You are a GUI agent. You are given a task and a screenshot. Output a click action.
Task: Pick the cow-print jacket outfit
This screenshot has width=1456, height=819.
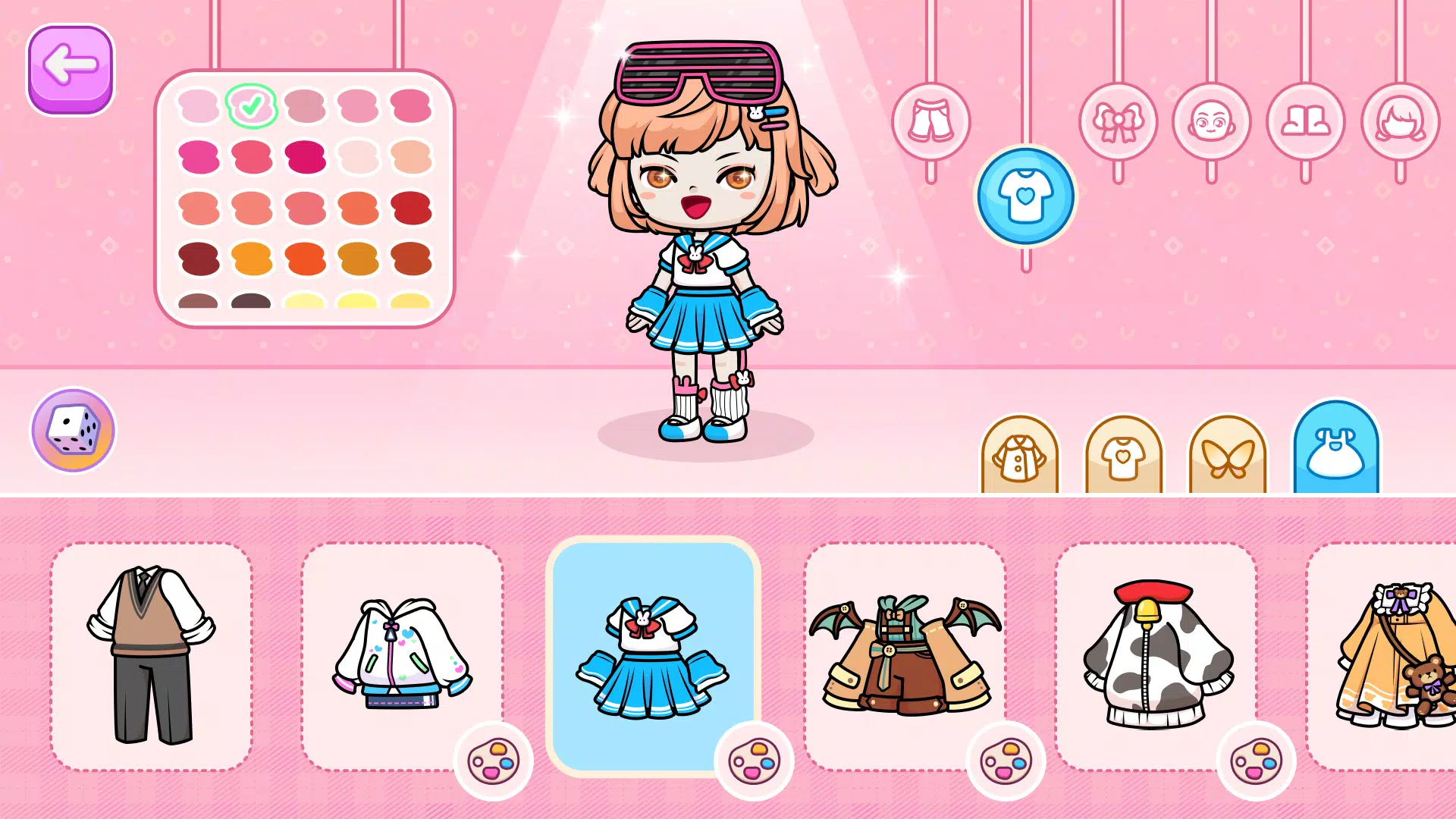click(x=1155, y=655)
